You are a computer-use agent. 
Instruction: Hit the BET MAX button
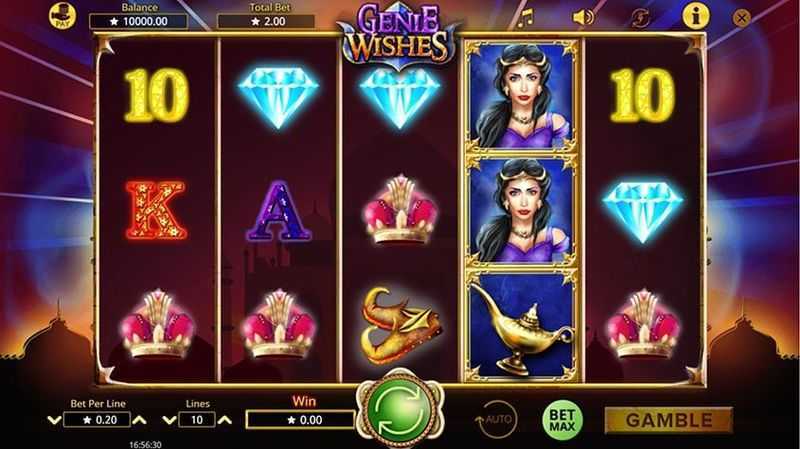(562, 419)
